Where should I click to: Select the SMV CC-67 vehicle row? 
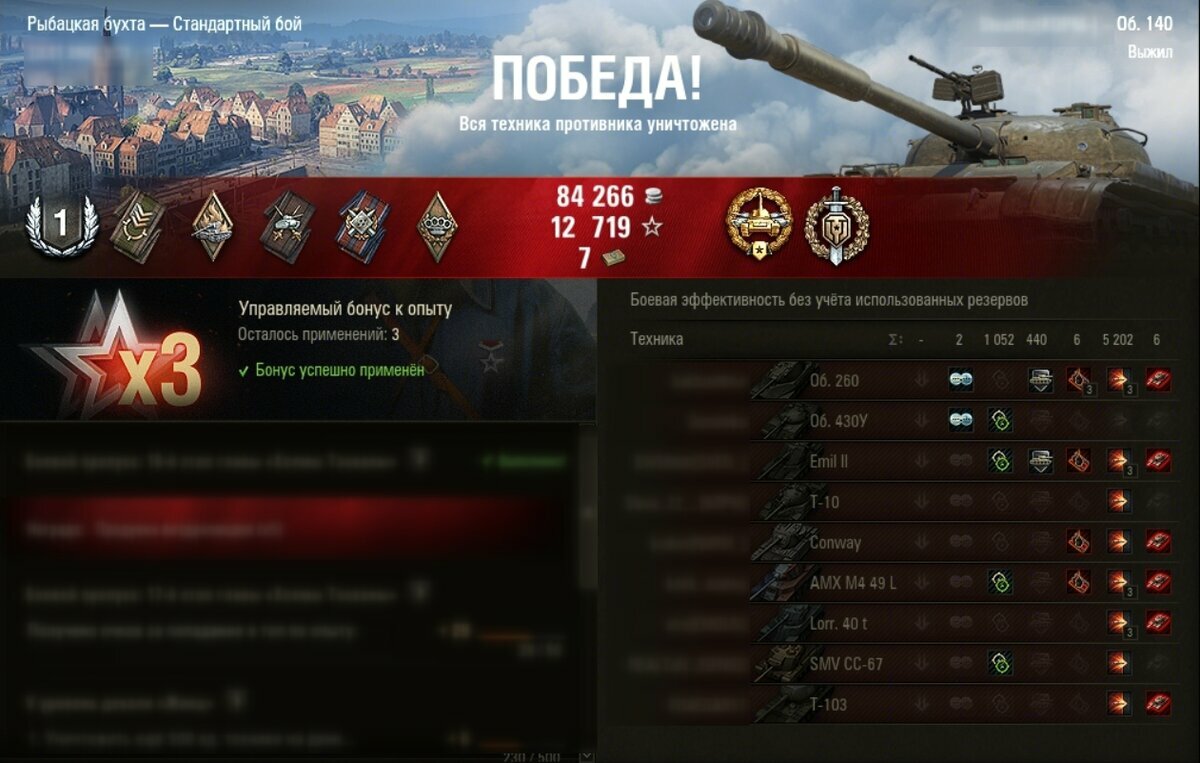coord(845,663)
